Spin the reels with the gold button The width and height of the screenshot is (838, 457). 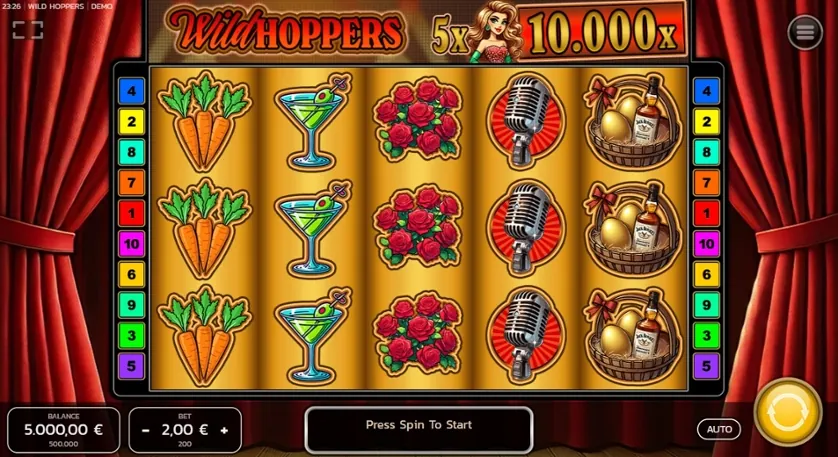pos(787,412)
